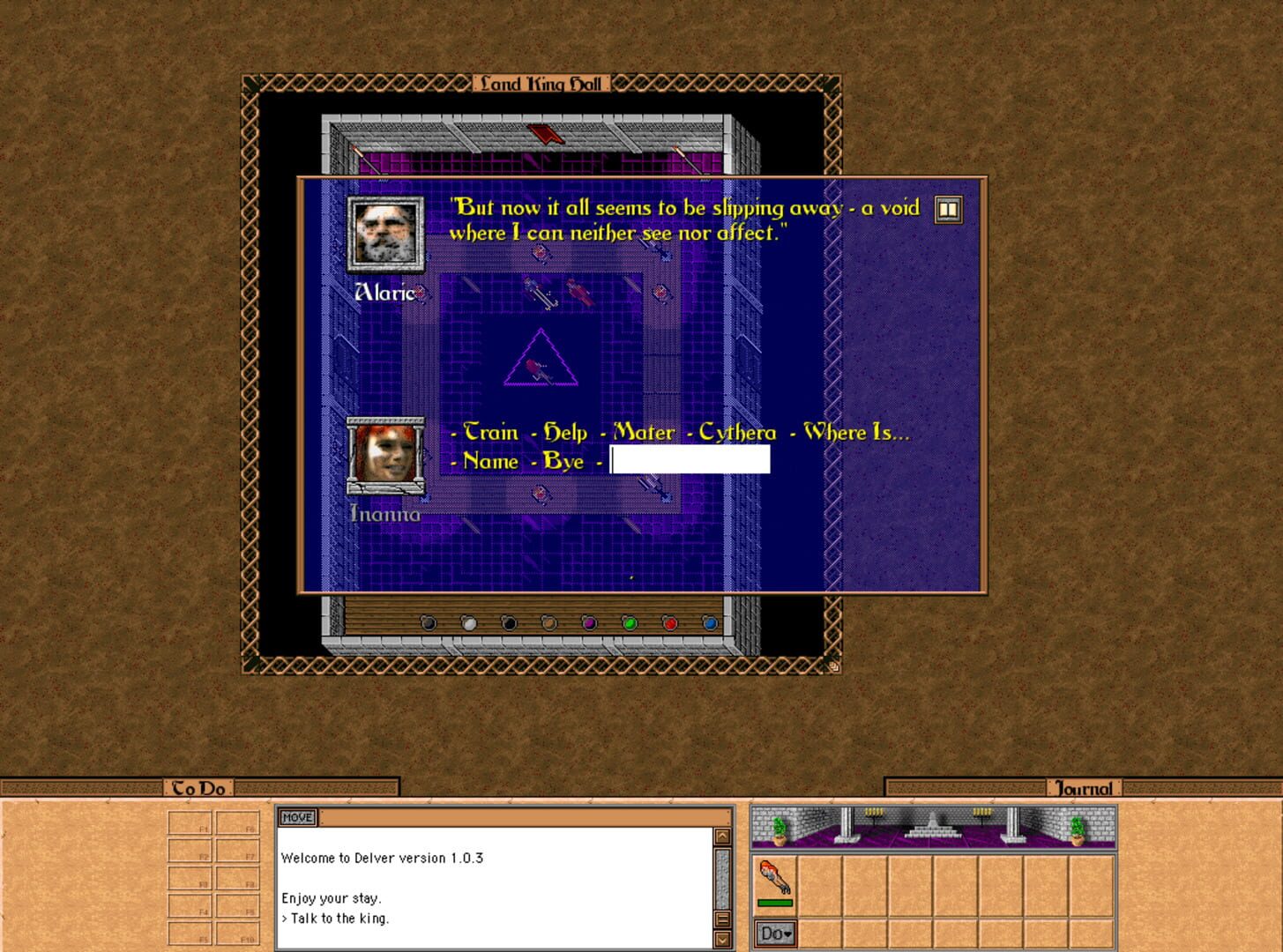Select the green shield token on the hall floor
Image resolution: width=1283 pixels, height=952 pixels.
[629, 623]
